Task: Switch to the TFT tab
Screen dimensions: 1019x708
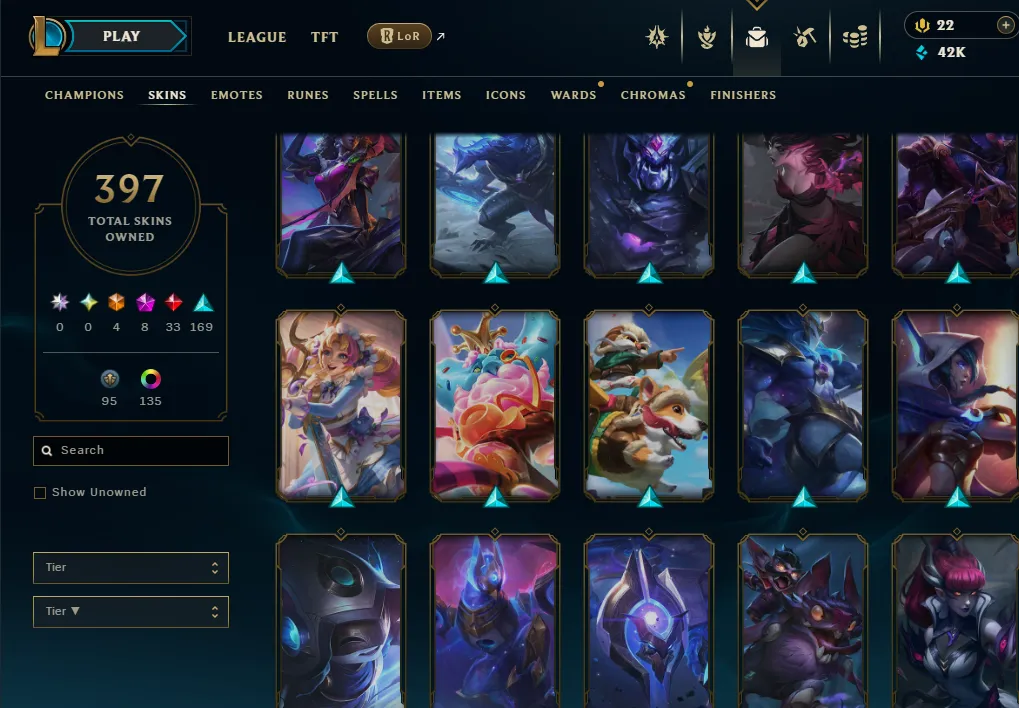Action: click(324, 37)
